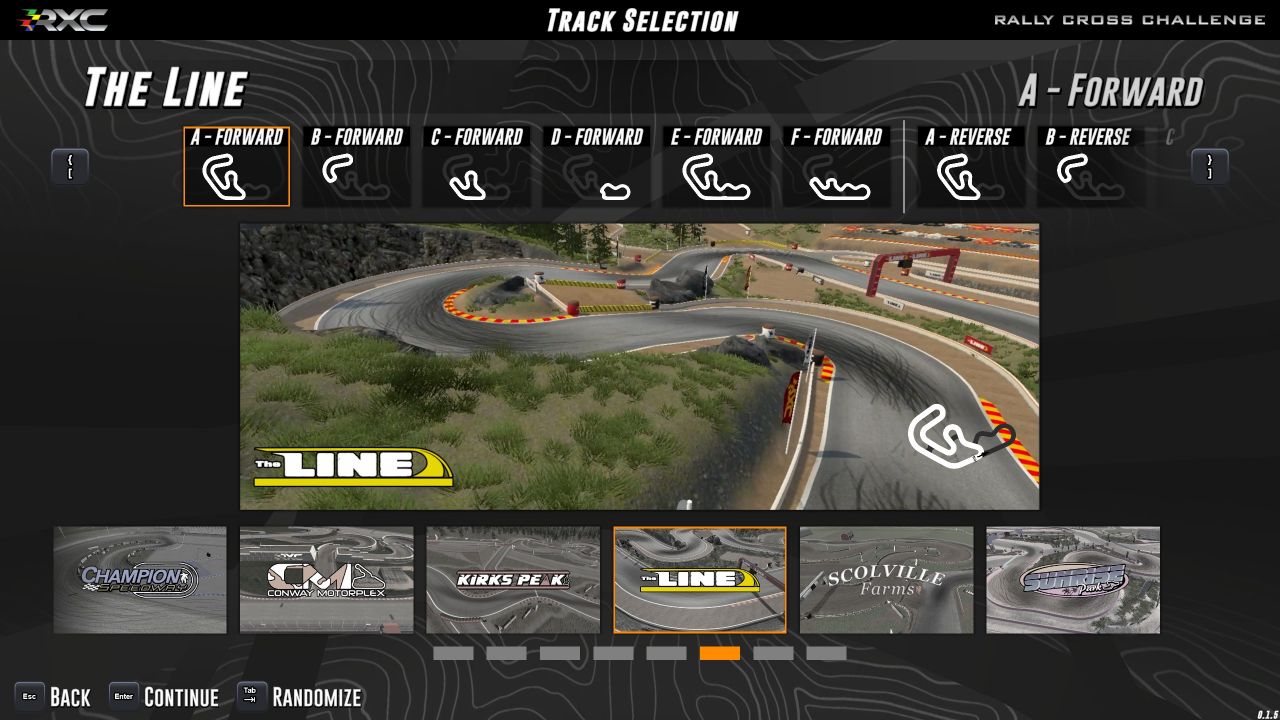Jump to the first track page indicator
The height and width of the screenshot is (720, 1280).
[453, 653]
